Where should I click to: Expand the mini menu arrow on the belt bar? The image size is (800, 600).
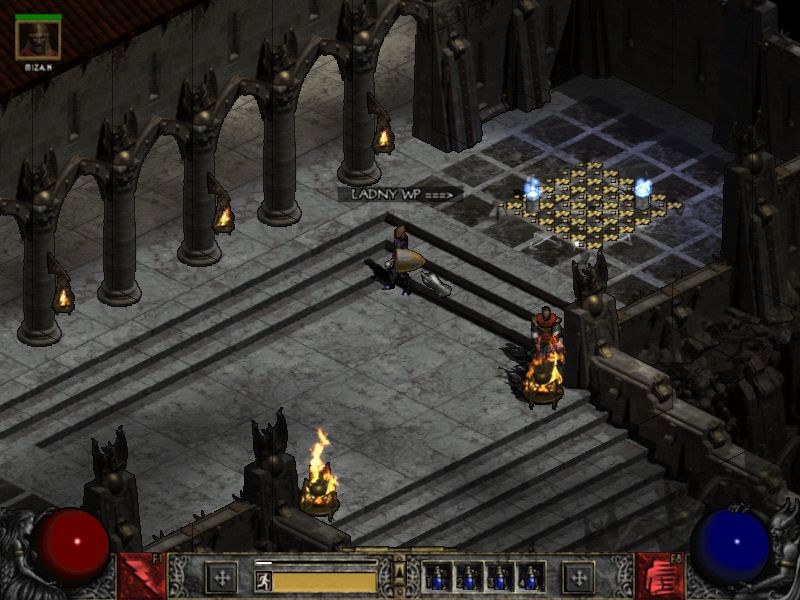tap(400, 572)
